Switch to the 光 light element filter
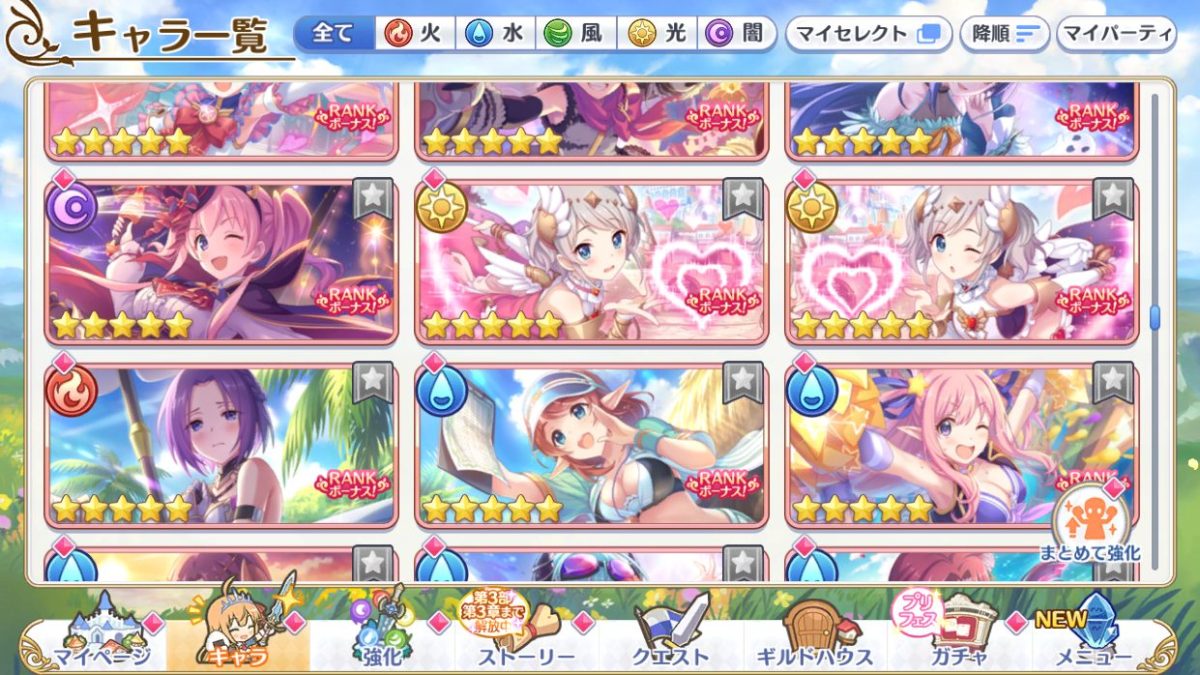Image resolution: width=1200 pixels, height=675 pixels. (x=657, y=34)
